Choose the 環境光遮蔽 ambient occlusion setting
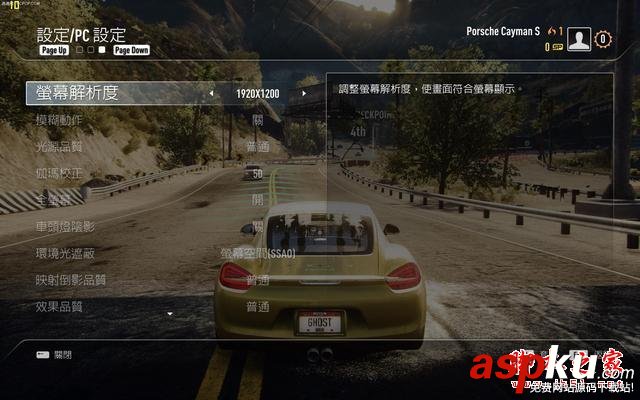 [66, 253]
